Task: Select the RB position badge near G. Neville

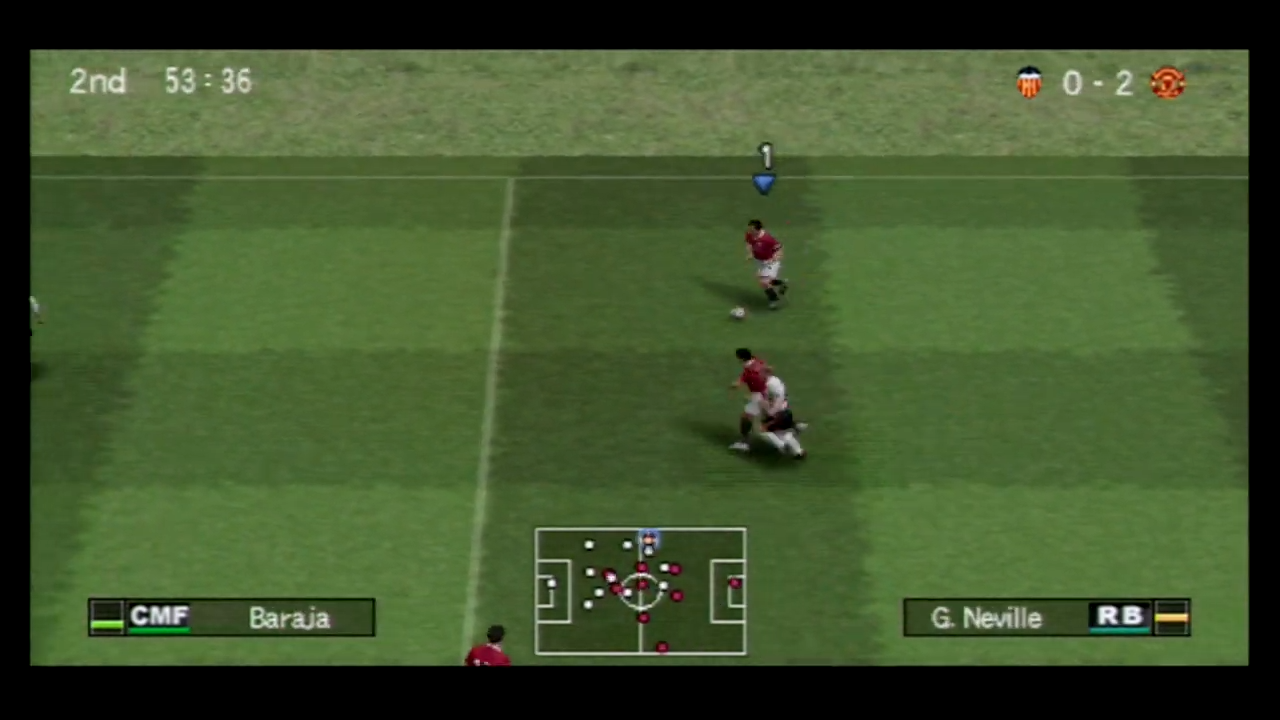Action: [x=1120, y=617]
